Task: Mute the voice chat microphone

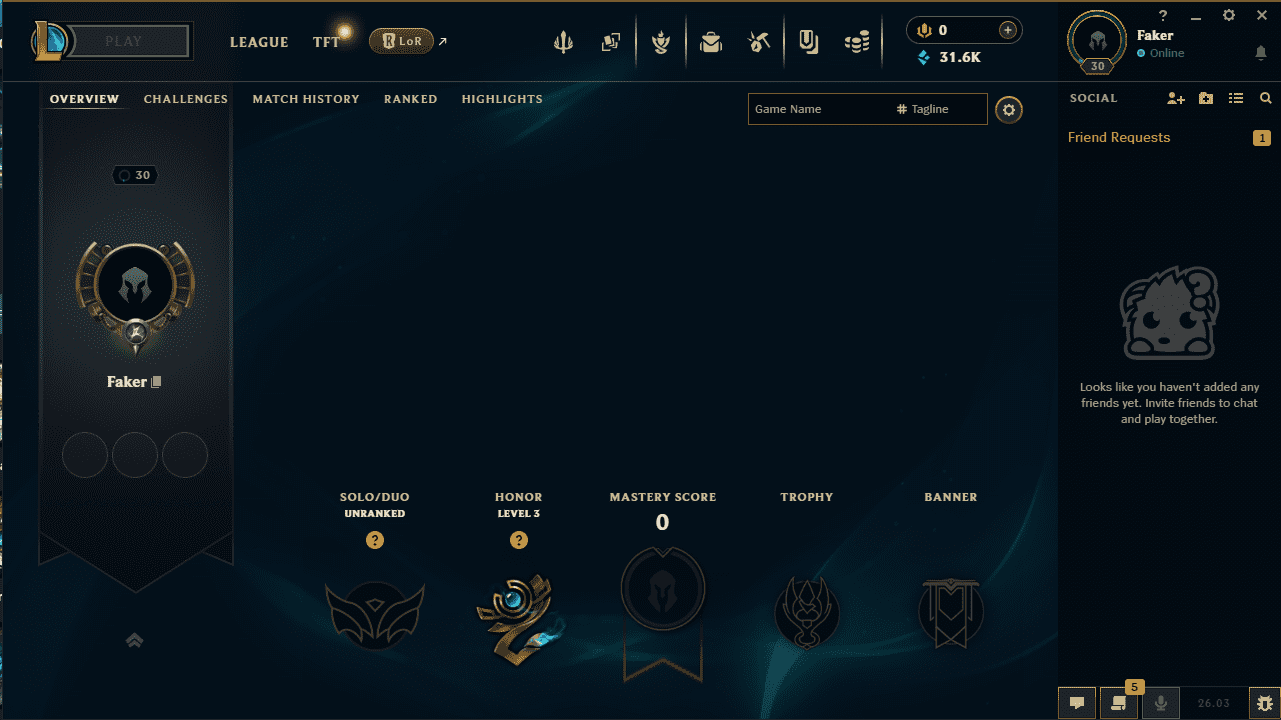Action: (x=1160, y=703)
